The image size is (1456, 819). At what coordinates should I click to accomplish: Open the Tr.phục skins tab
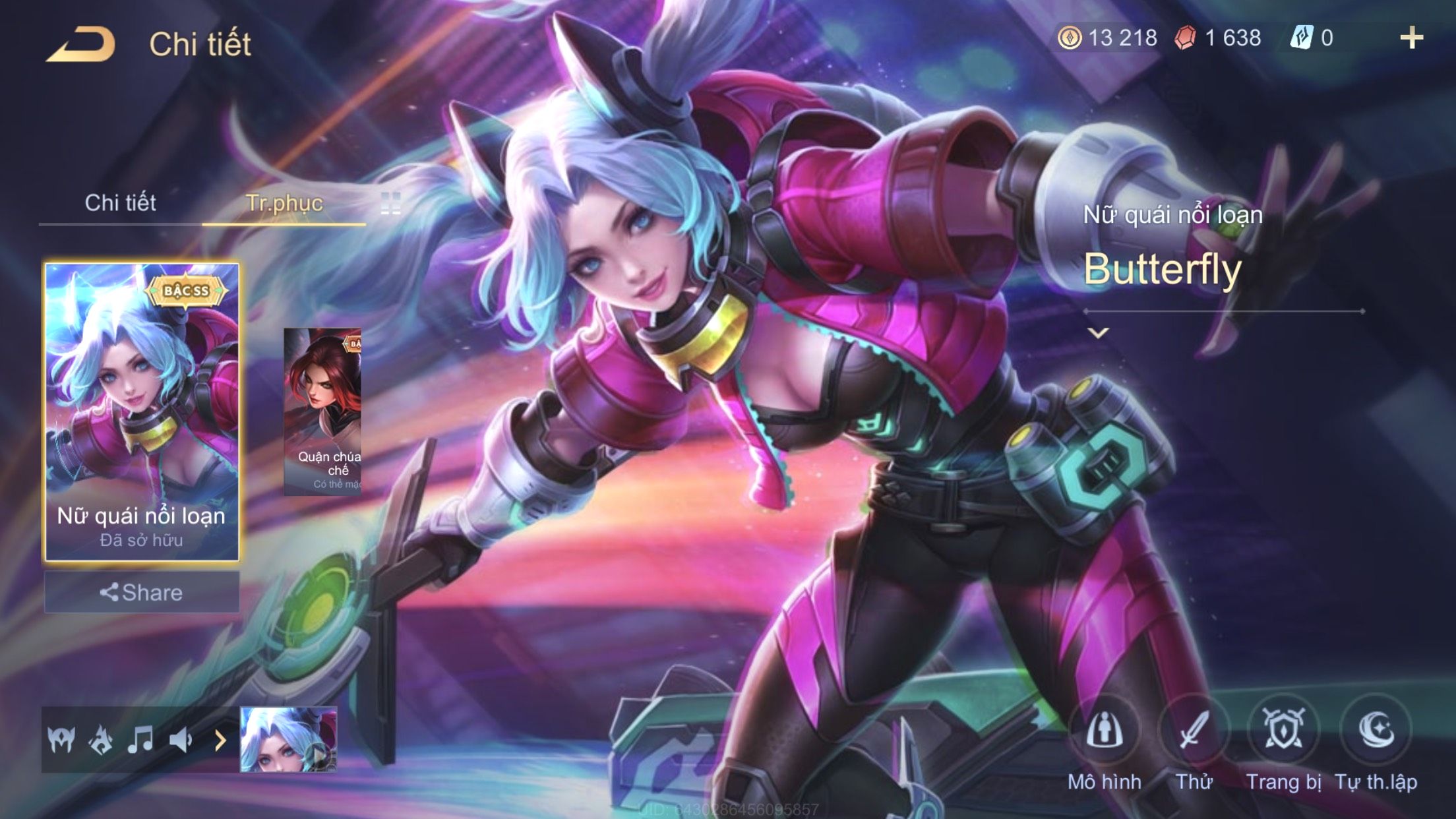click(x=284, y=203)
